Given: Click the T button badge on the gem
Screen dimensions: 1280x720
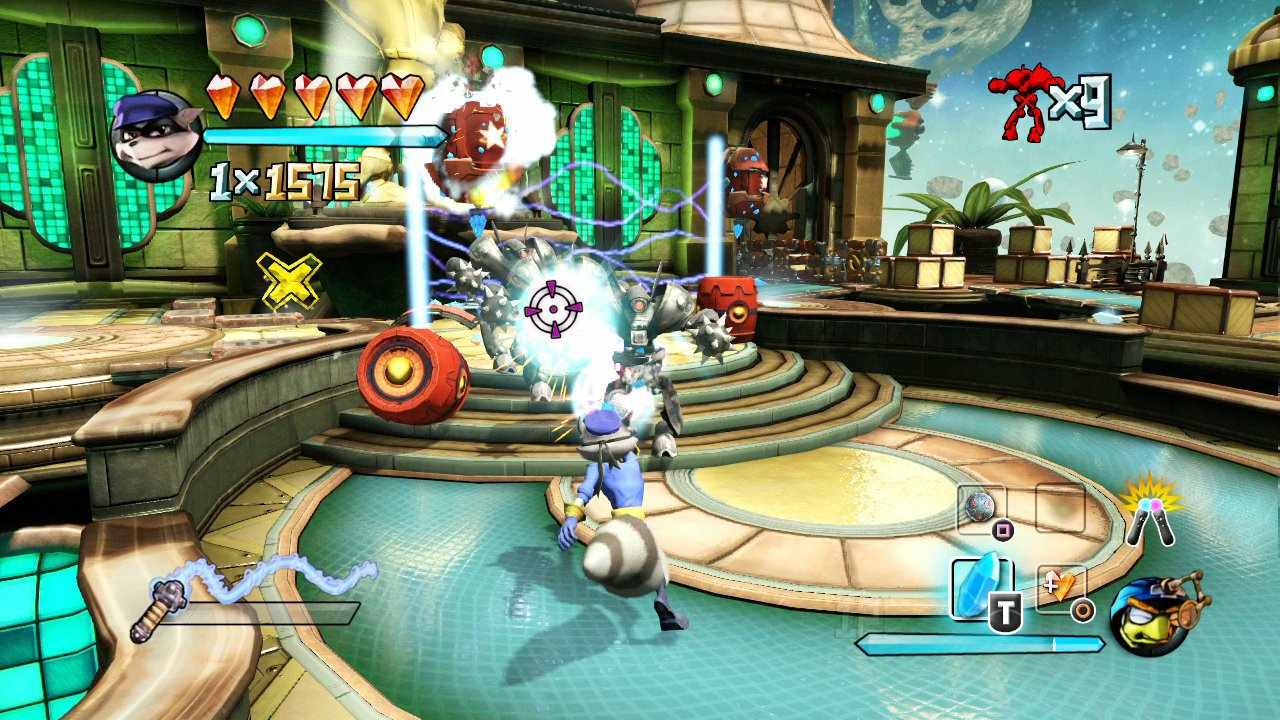Looking at the screenshot, I should pos(1005,610).
